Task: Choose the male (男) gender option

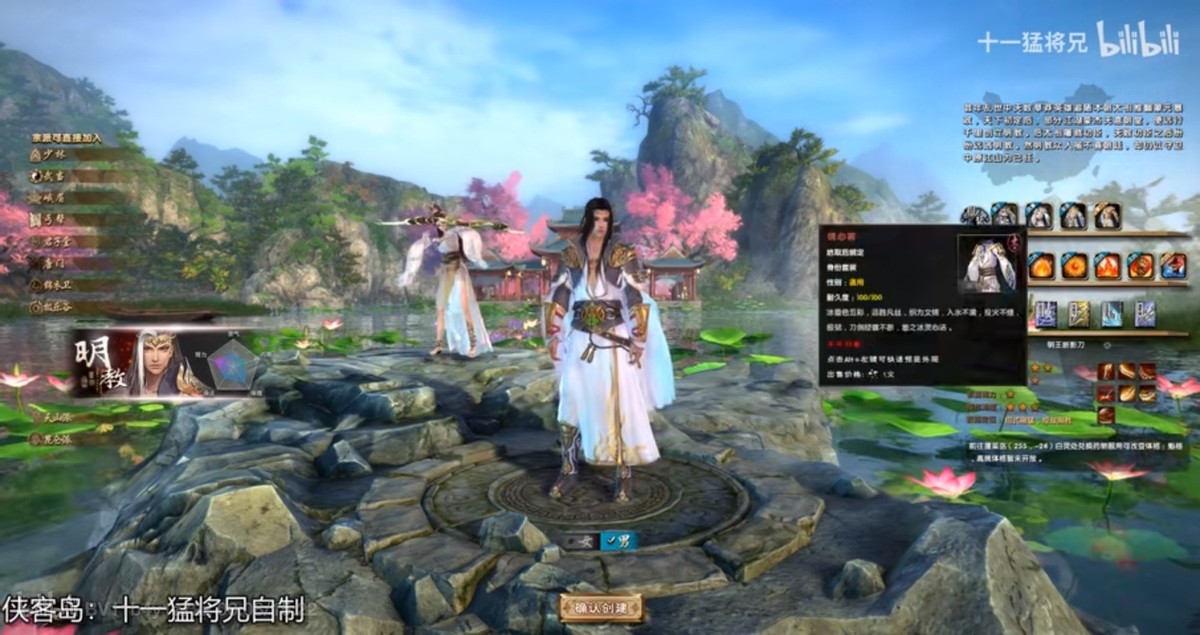Action: (619, 541)
